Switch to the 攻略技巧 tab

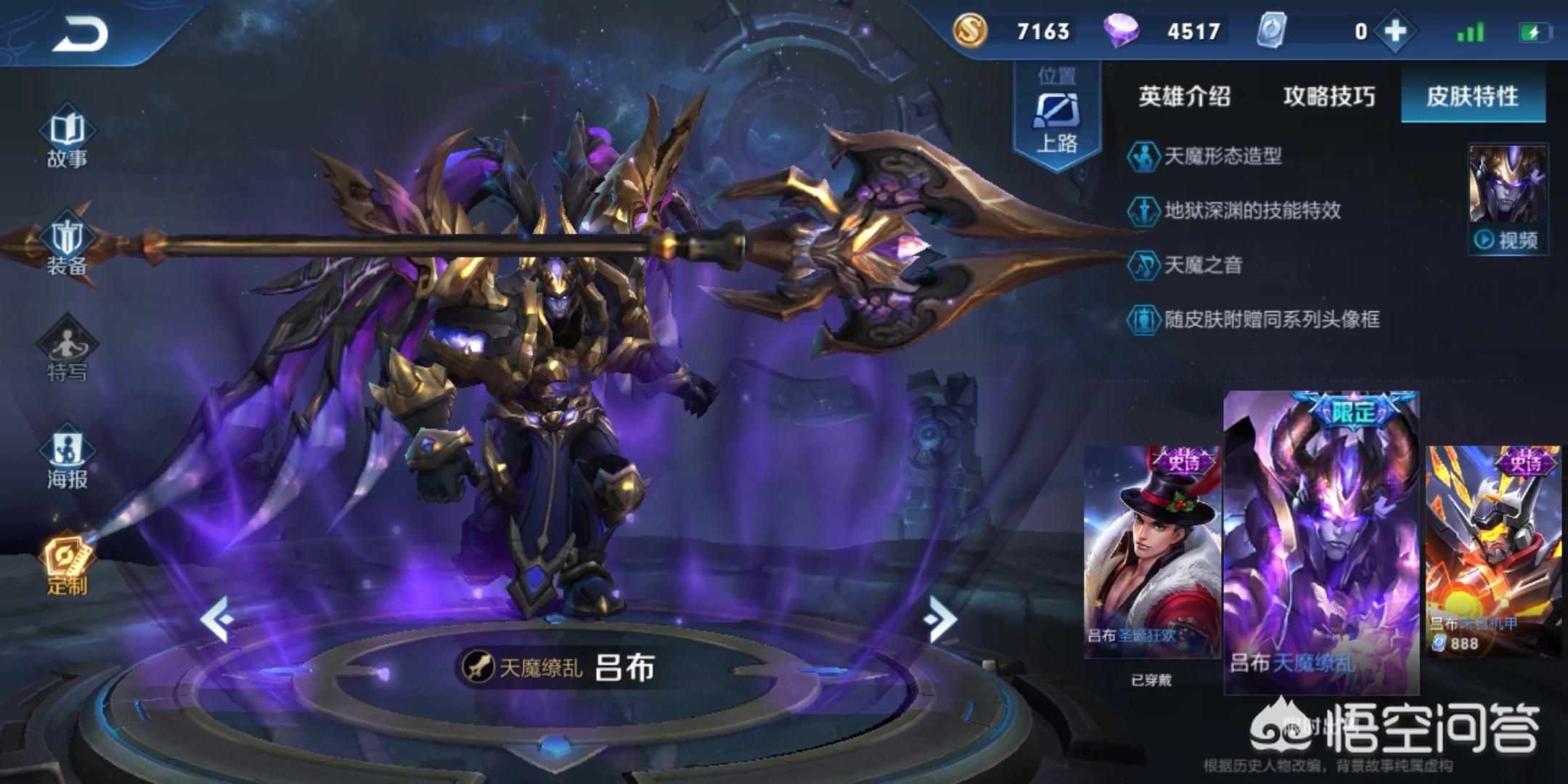1328,97
